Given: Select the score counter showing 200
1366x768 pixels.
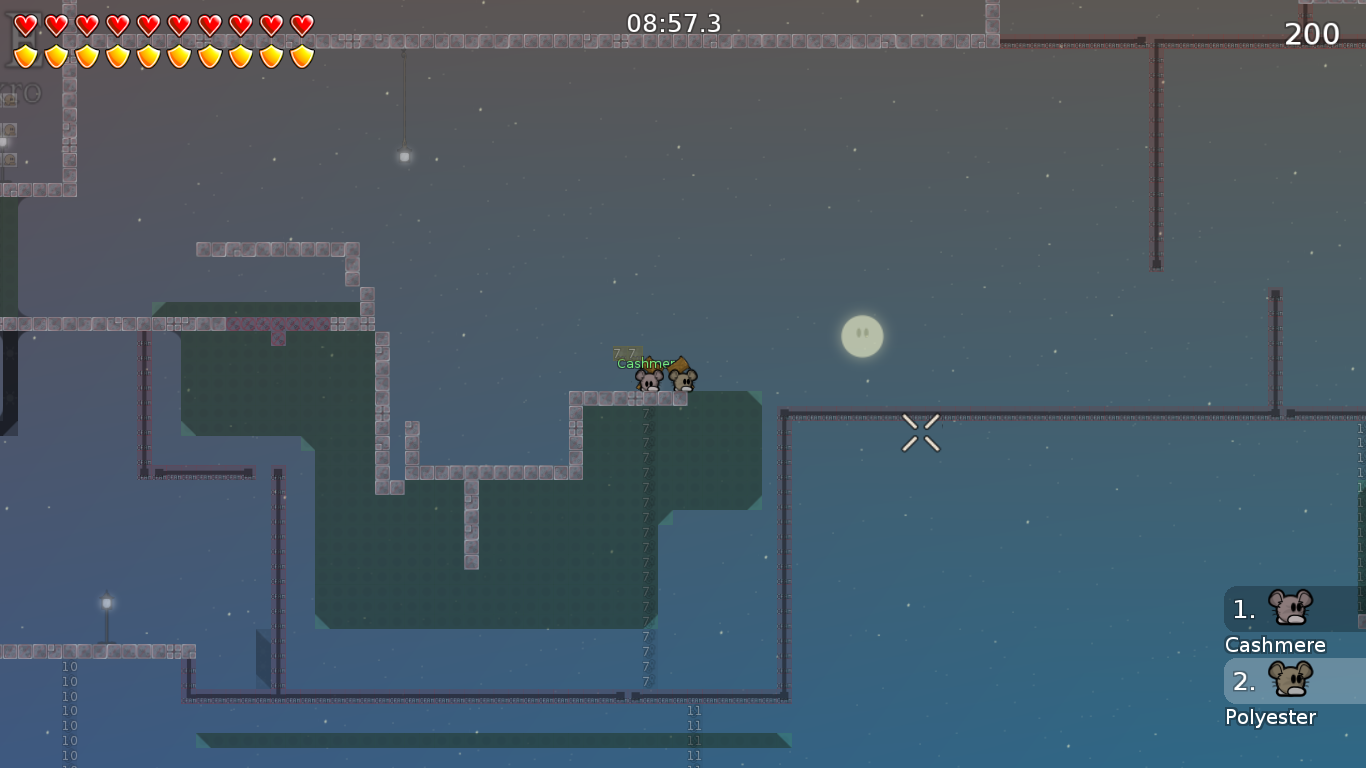Looking at the screenshot, I should pos(1312,34).
